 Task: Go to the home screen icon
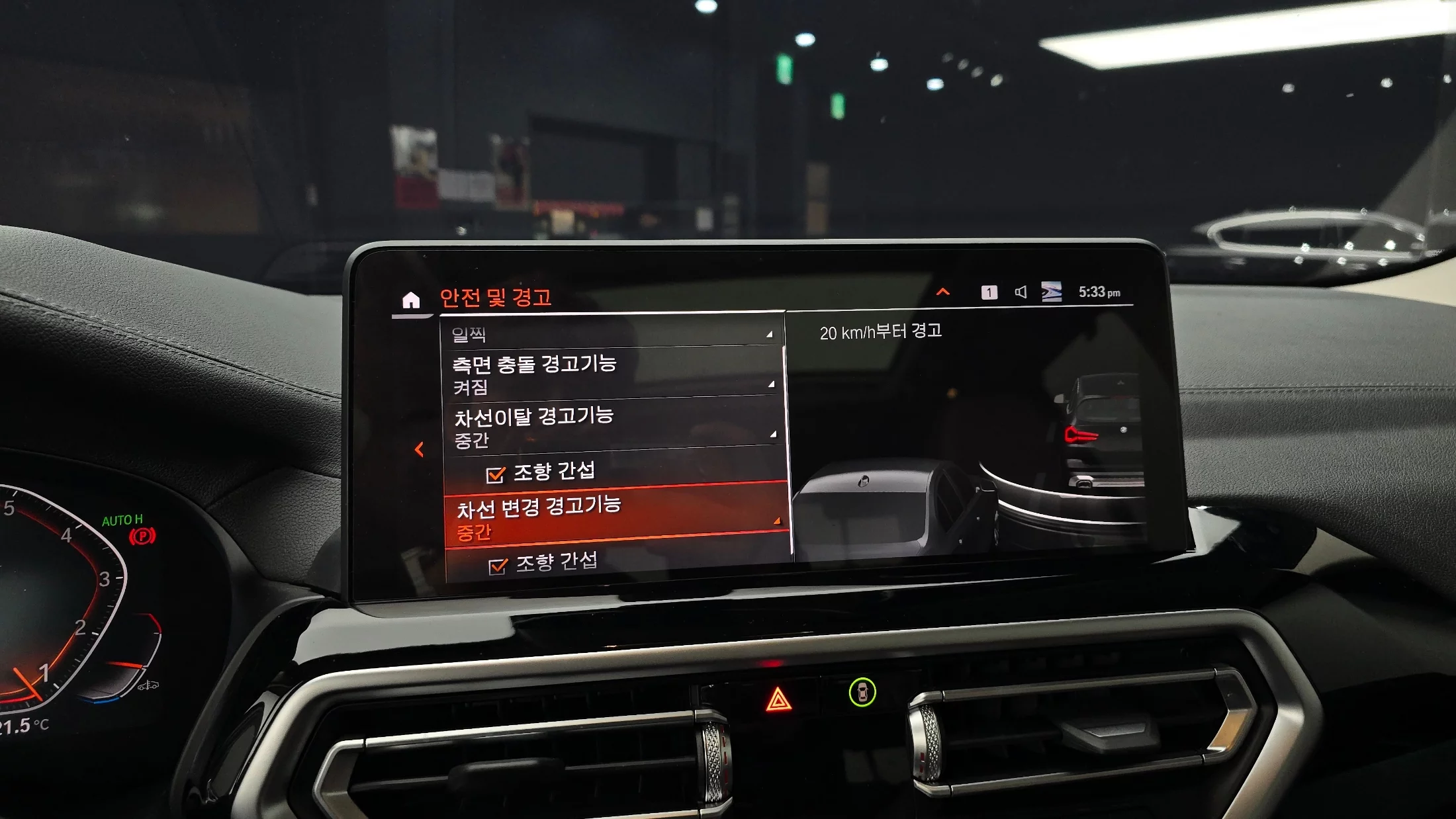(411, 300)
